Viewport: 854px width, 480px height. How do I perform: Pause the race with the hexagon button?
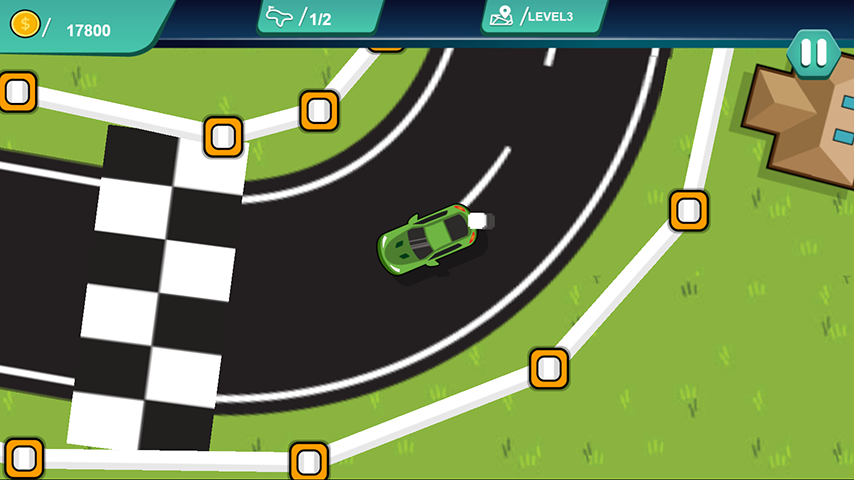pyautogui.click(x=813, y=52)
